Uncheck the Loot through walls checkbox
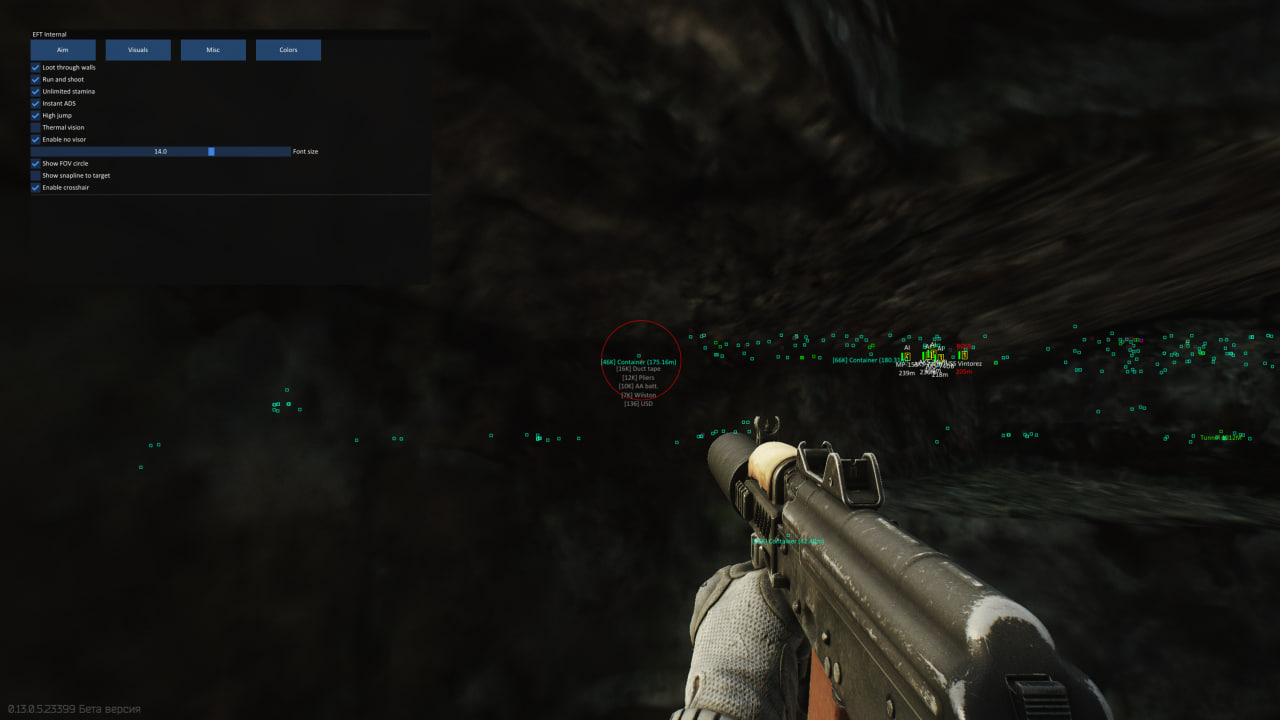1280x720 pixels. click(36, 68)
